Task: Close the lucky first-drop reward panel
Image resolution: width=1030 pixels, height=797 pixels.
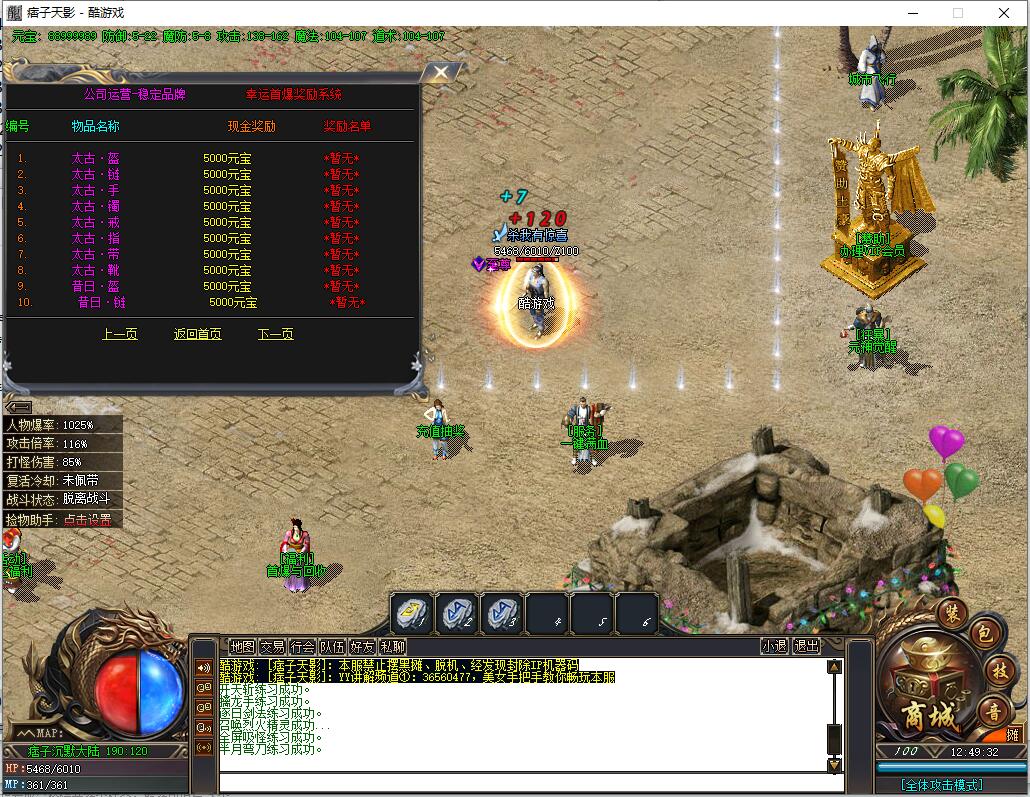Action: coord(439,73)
